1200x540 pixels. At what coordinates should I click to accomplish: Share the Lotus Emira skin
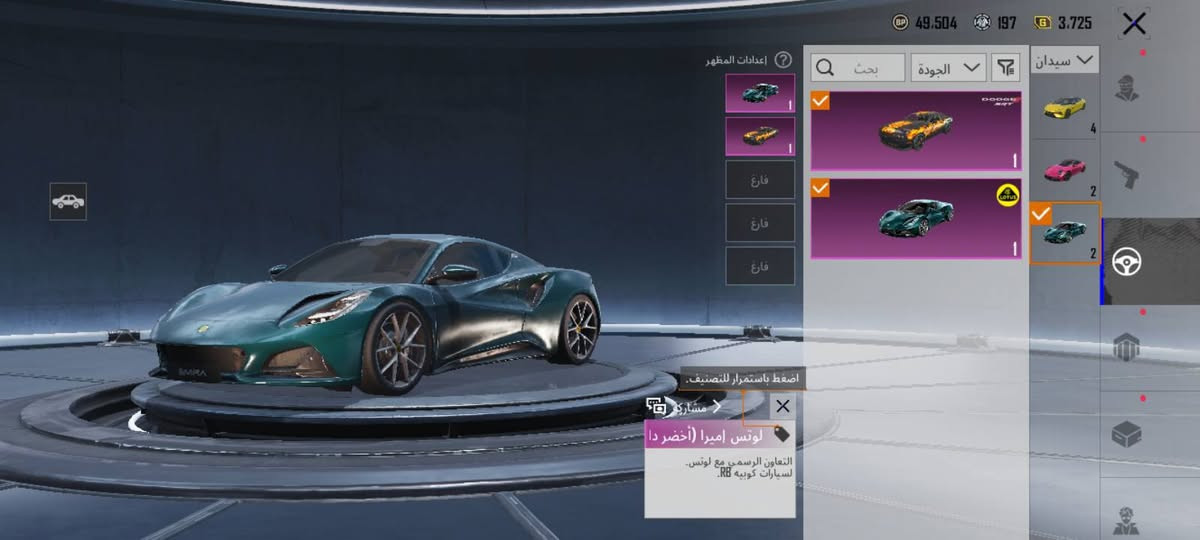[x=690, y=407]
